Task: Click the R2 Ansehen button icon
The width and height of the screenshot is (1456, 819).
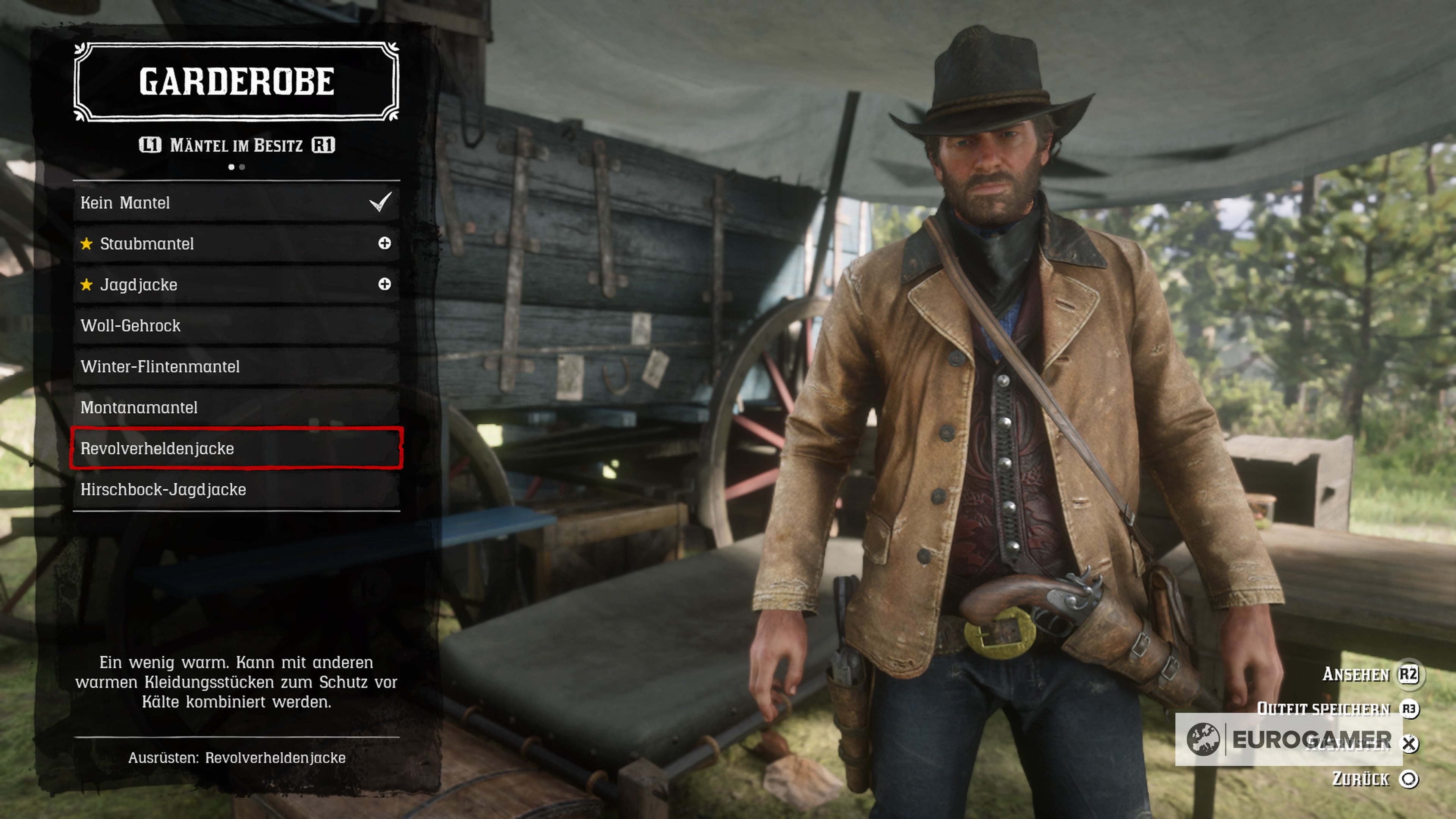Action: pos(1410,675)
